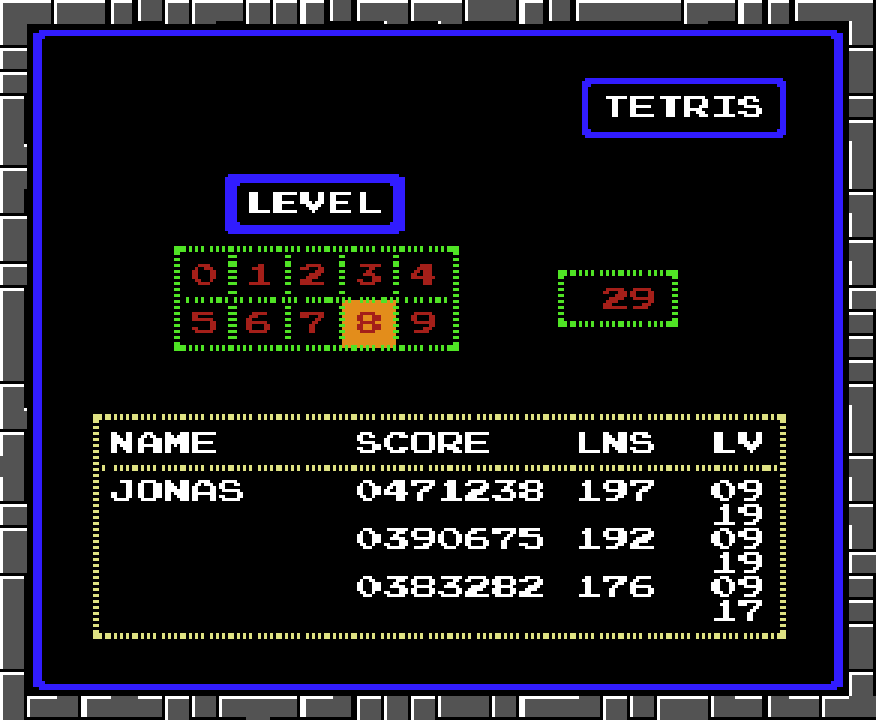
Task: Choose level 7 in the grid
Action: coord(313,323)
